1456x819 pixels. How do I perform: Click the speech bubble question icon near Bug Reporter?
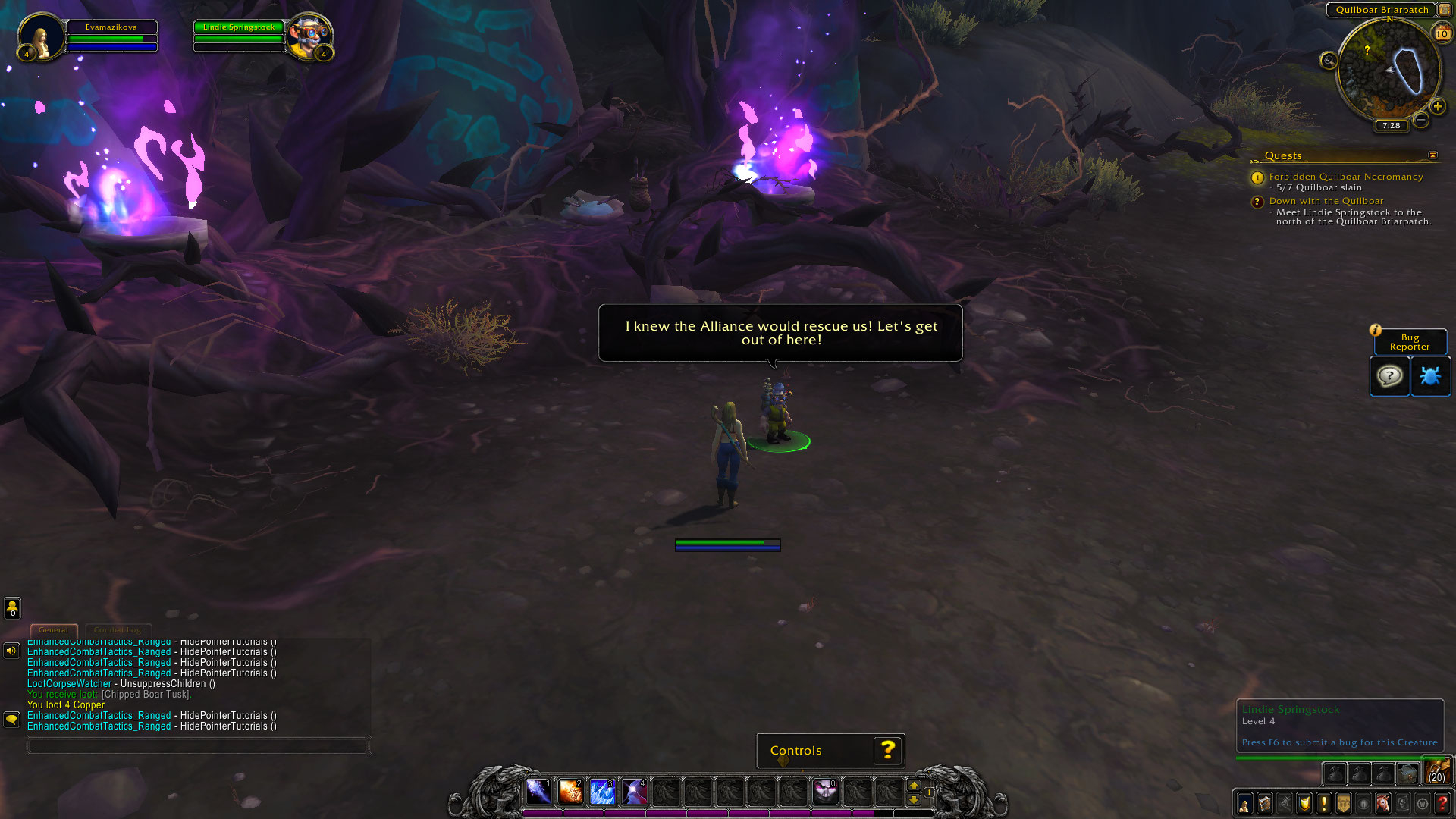click(1389, 376)
